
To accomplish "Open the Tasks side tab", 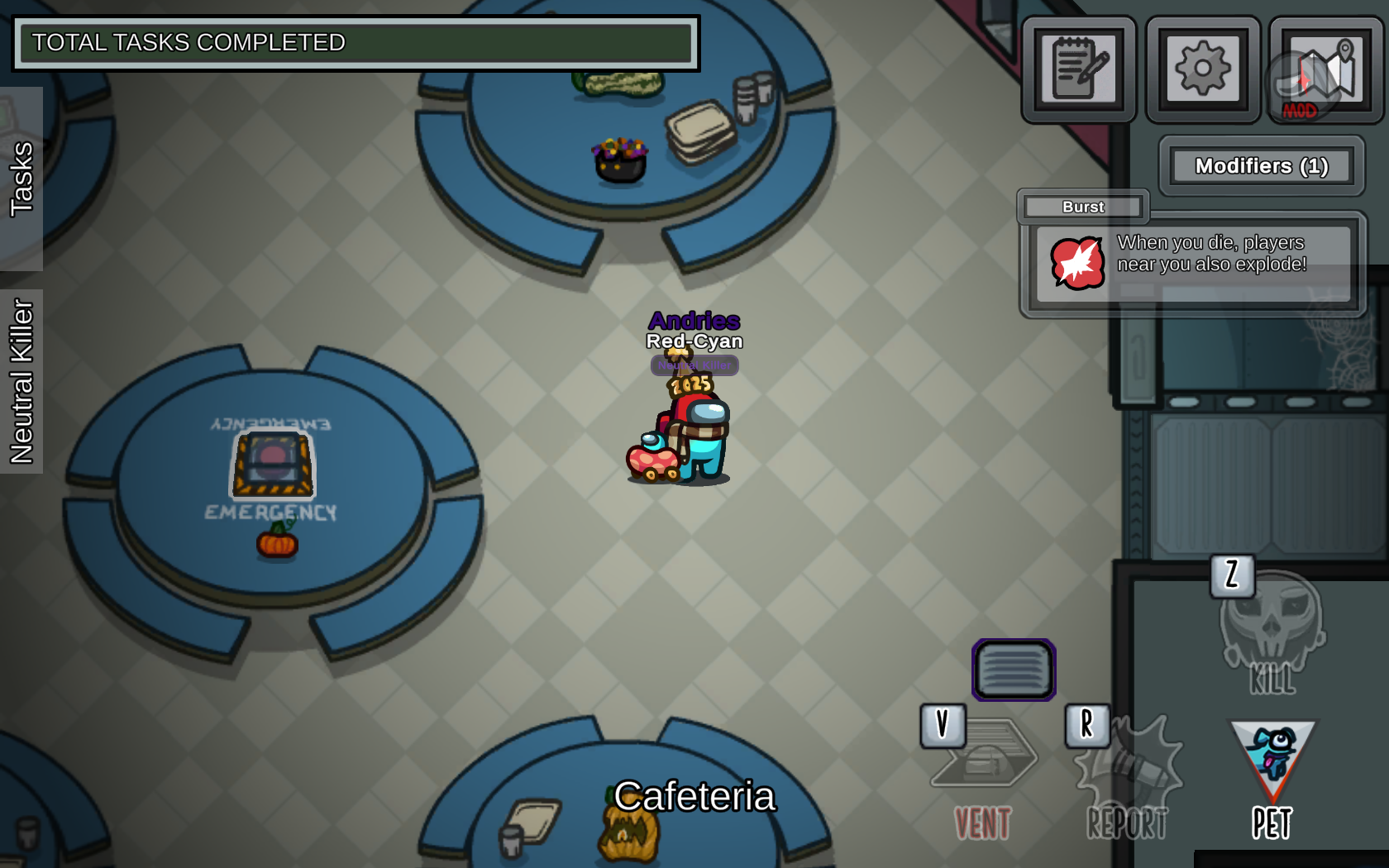I will pos(21,179).
